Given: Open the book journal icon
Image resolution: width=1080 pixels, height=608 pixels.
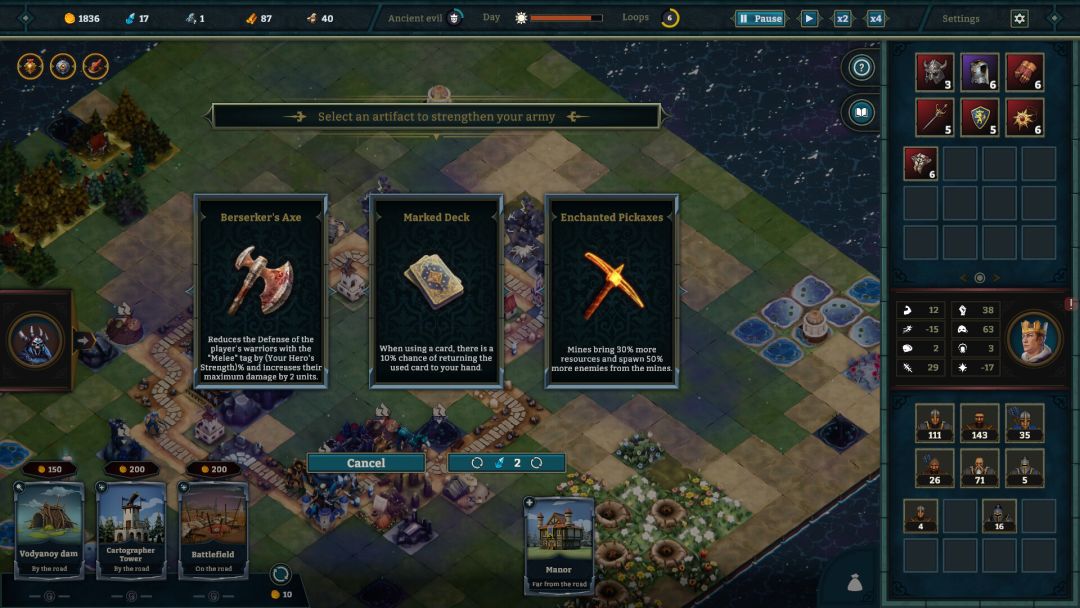Looking at the screenshot, I should tap(861, 112).
